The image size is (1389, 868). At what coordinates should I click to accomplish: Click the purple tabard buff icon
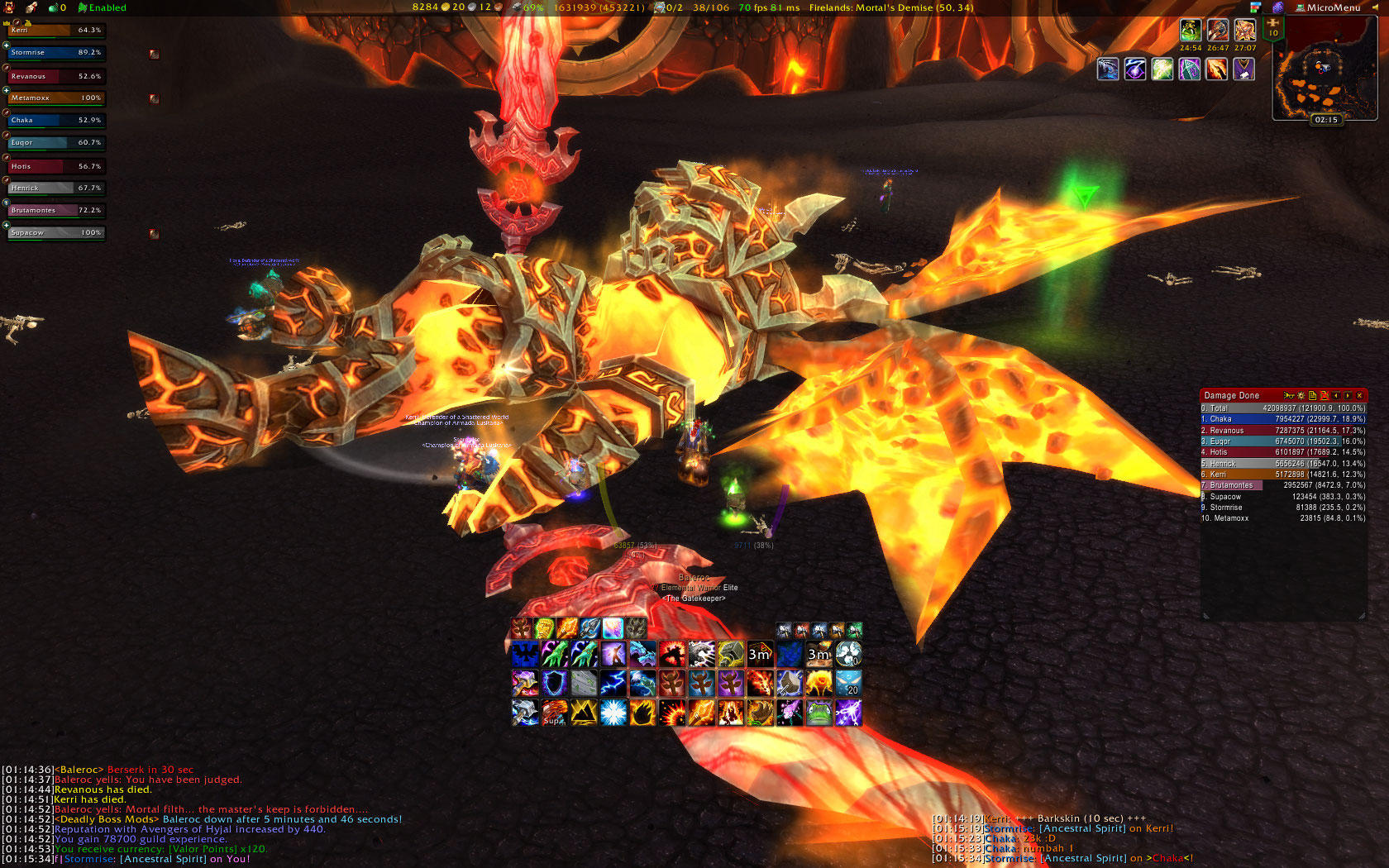[1243, 69]
